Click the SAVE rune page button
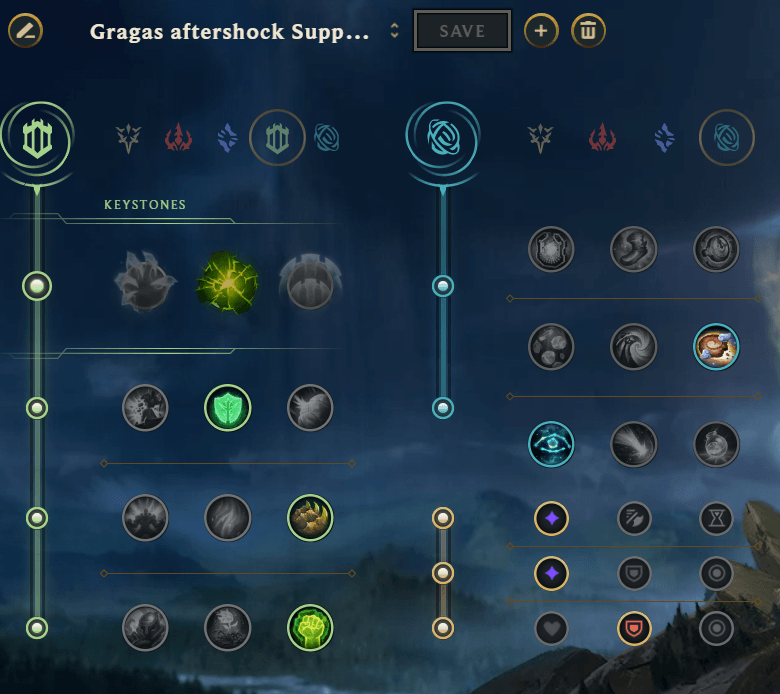This screenshot has width=780, height=694. (x=462, y=31)
